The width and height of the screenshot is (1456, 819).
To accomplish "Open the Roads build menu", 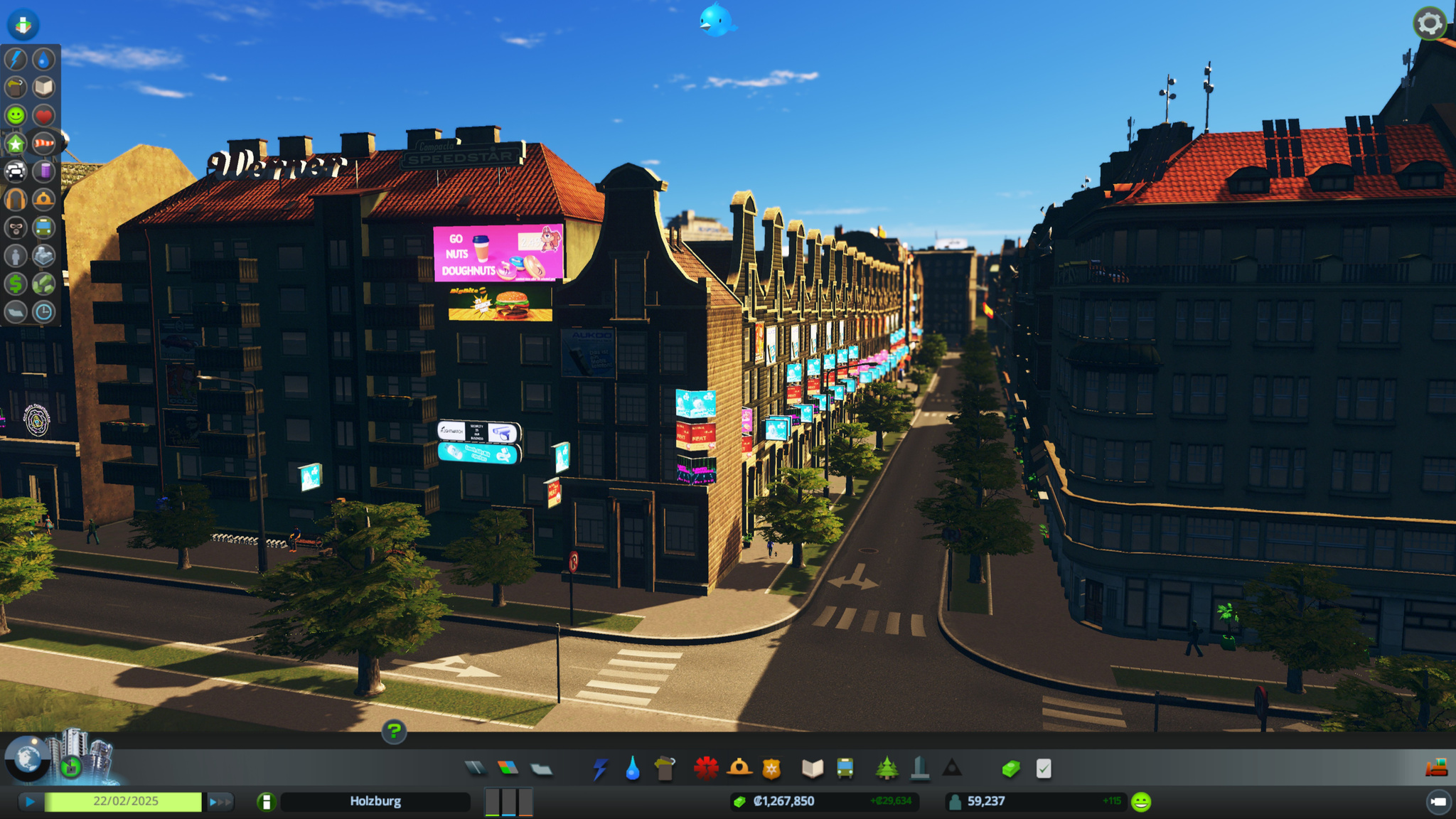I will [x=476, y=768].
